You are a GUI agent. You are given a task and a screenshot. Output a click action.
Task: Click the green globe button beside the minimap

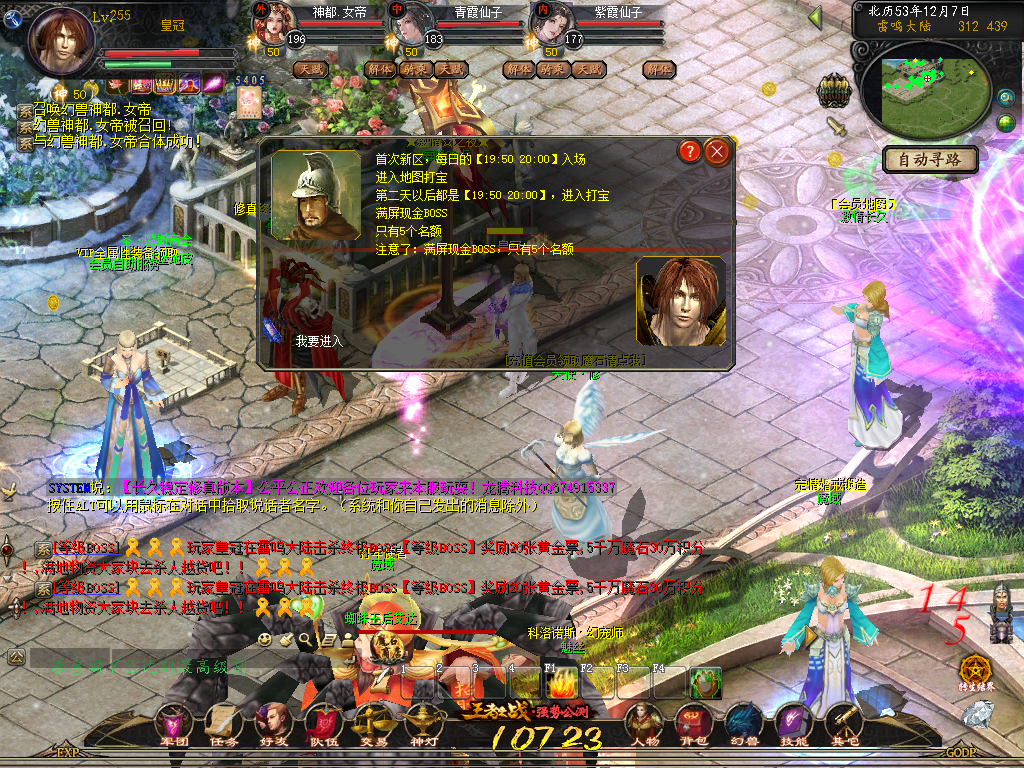[1005, 123]
